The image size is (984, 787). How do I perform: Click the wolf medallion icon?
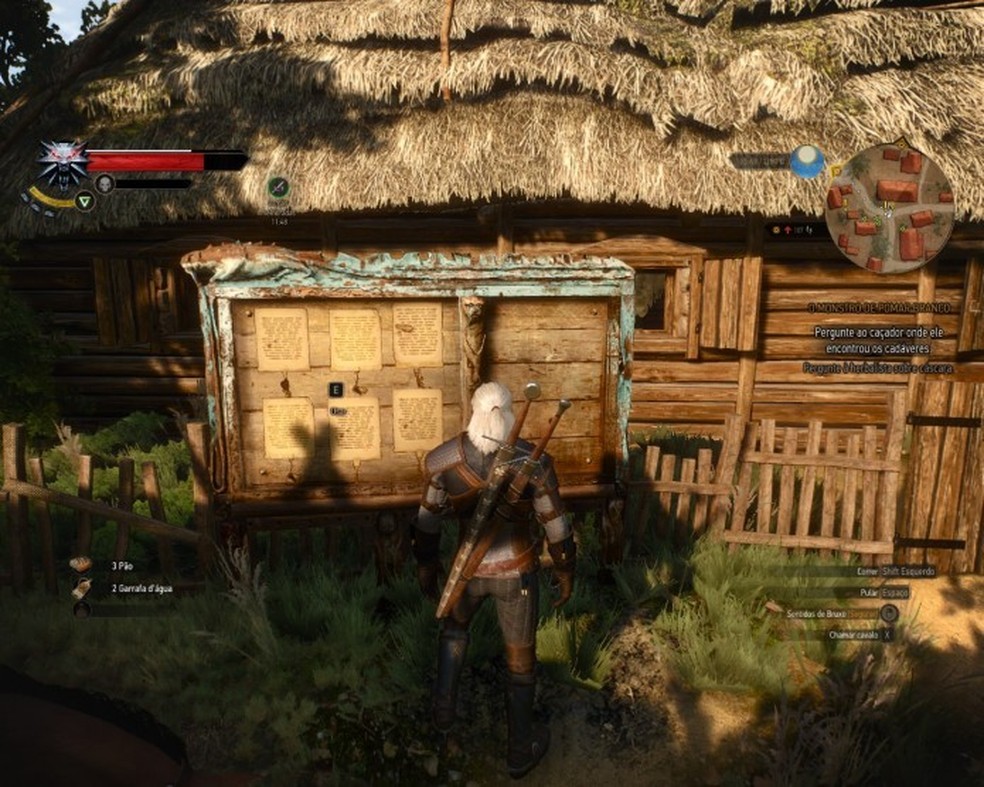click(x=62, y=163)
